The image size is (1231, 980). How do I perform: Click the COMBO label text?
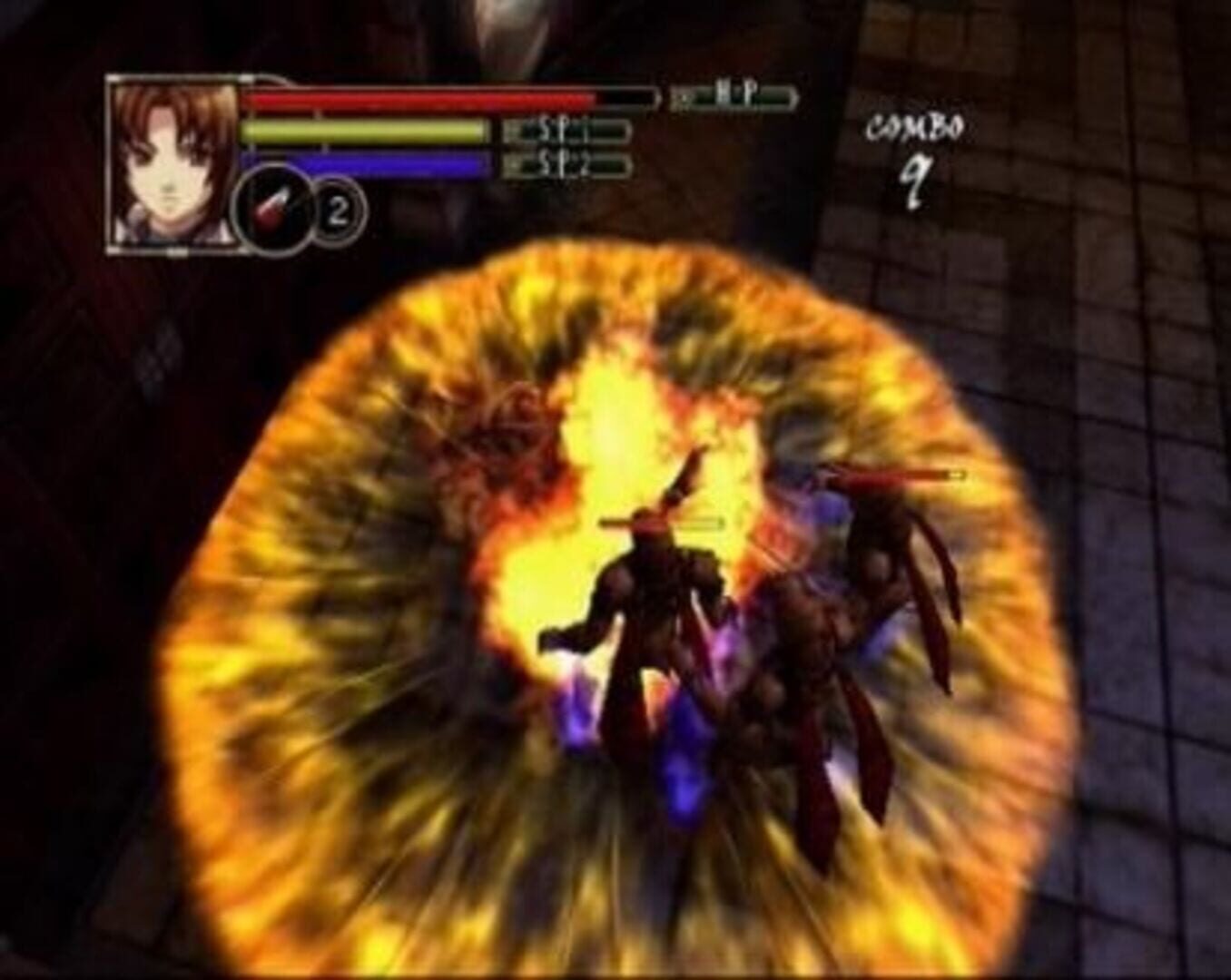(x=913, y=128)
